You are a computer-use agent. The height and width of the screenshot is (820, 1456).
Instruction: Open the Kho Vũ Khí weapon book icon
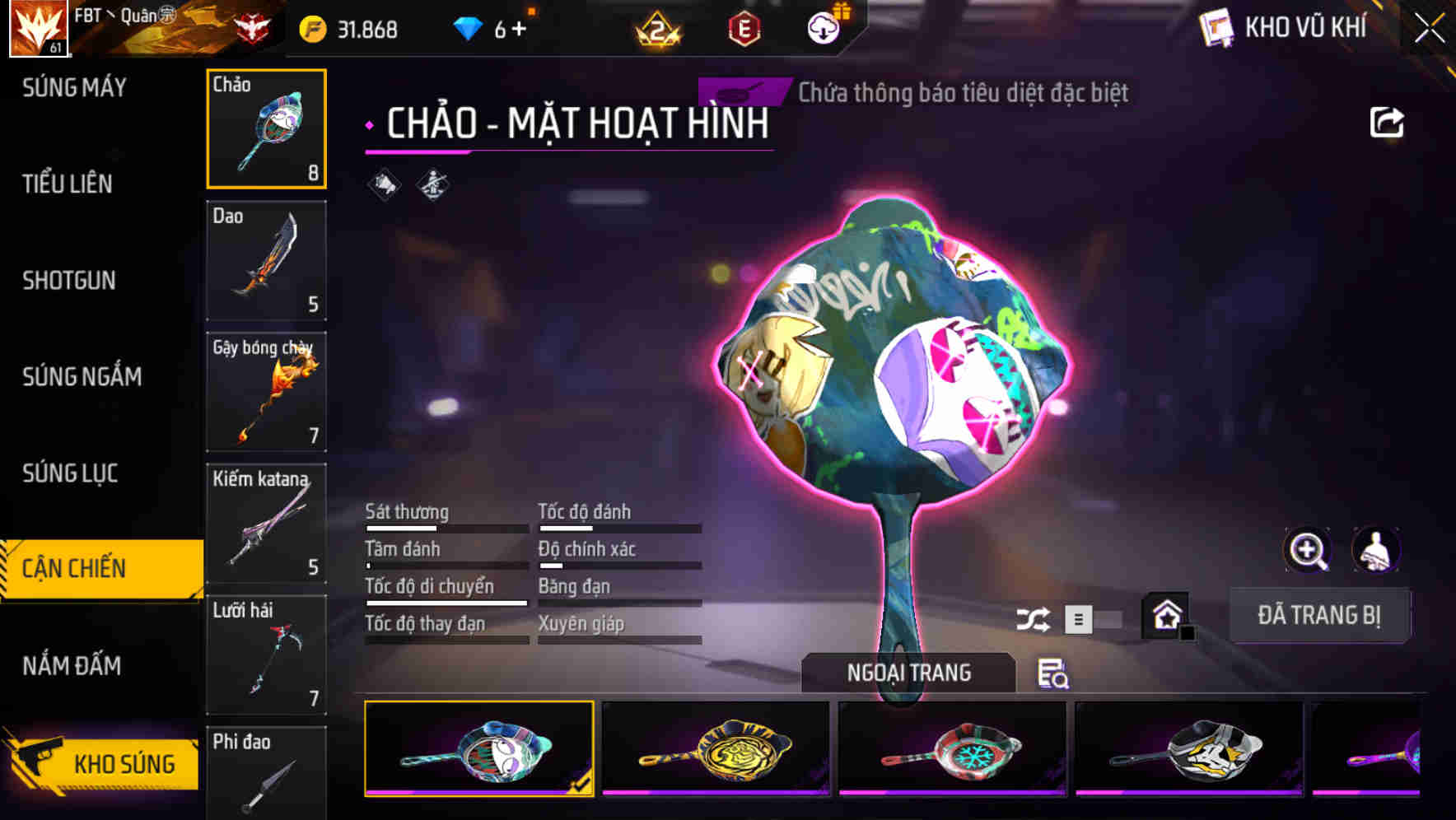pyautogui.click(x=1215, y=27)
